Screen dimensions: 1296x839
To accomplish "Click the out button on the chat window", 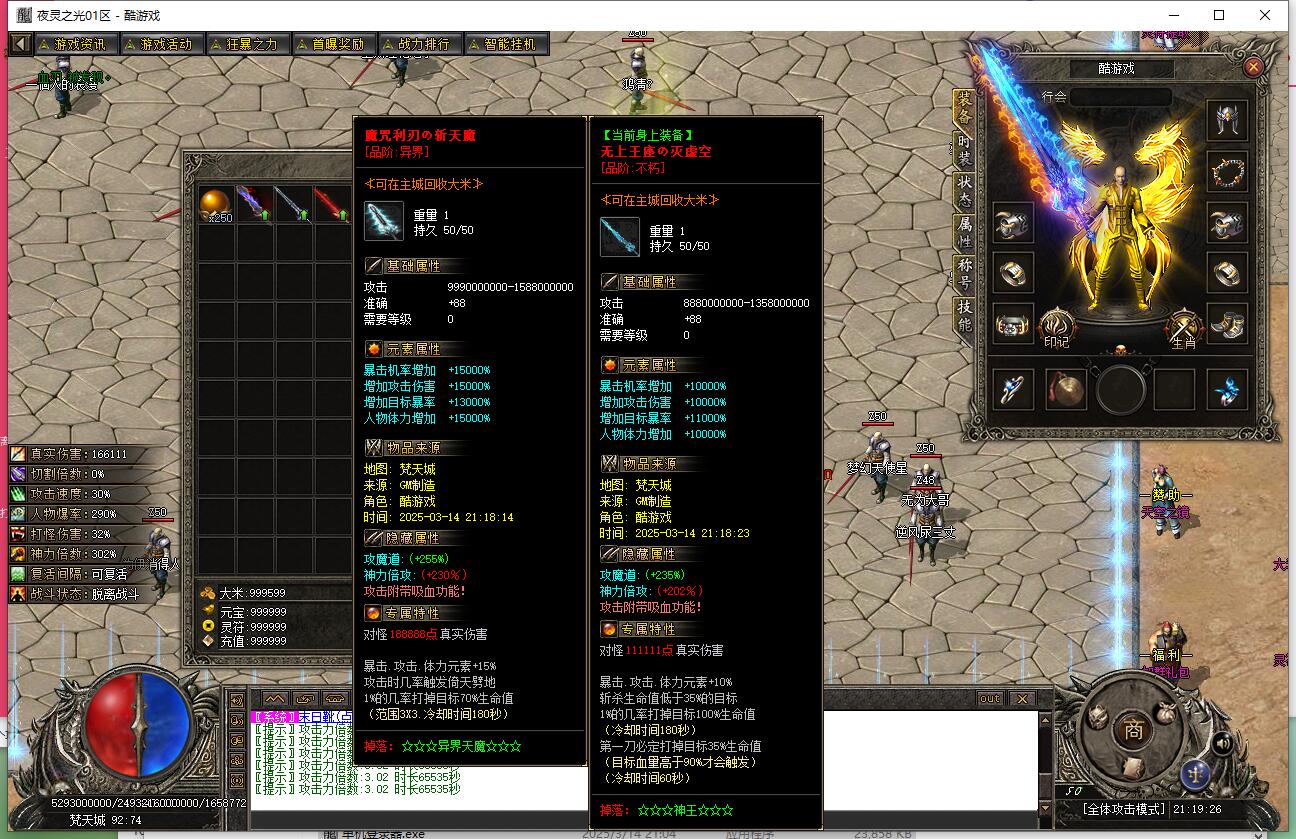I will 988,700.
